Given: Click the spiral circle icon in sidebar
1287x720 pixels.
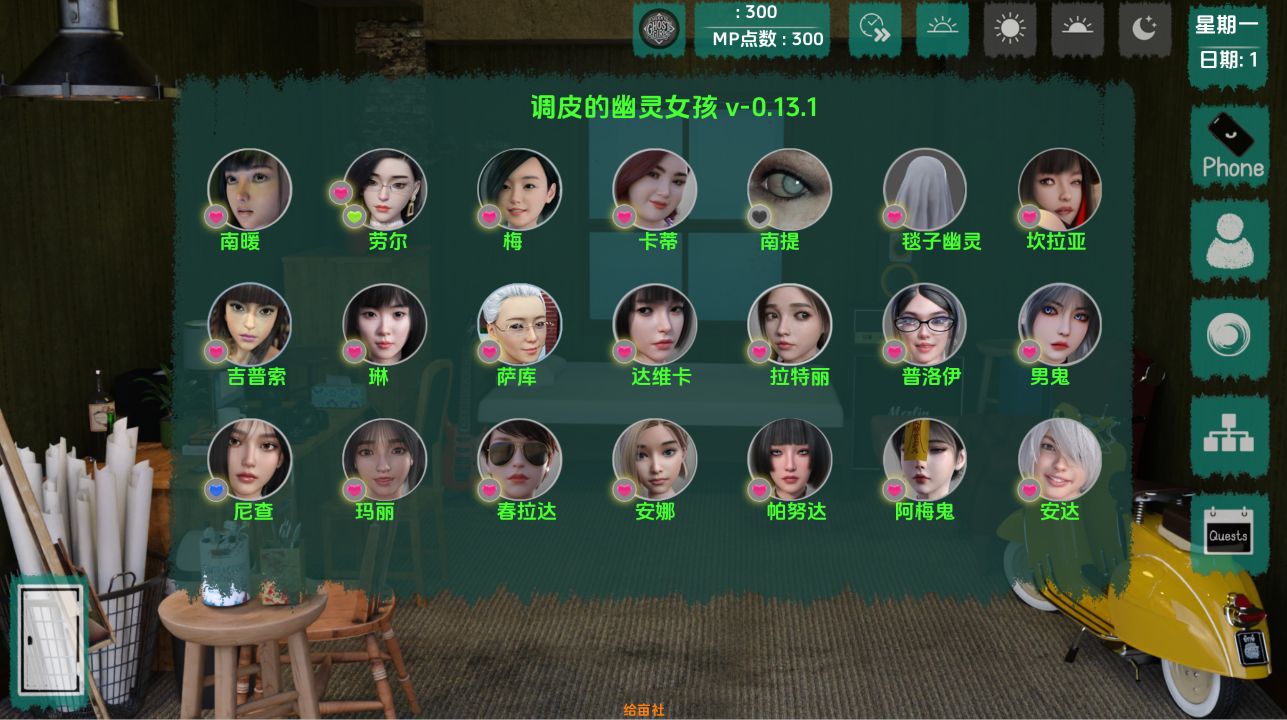Looking at the screenshot, I should (1229, 336).
